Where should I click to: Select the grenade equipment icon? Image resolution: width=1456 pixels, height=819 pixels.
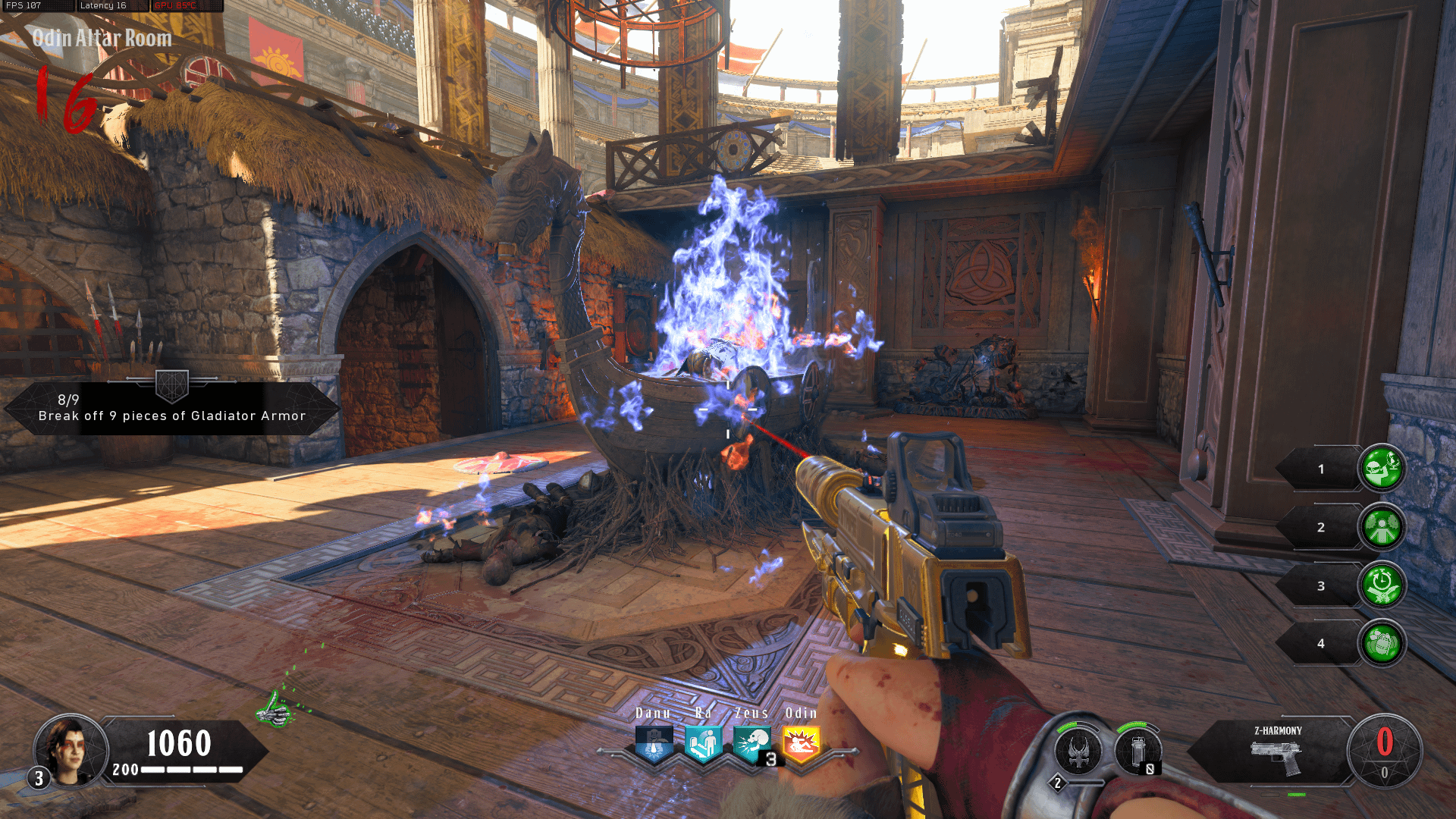(1138, 752)
